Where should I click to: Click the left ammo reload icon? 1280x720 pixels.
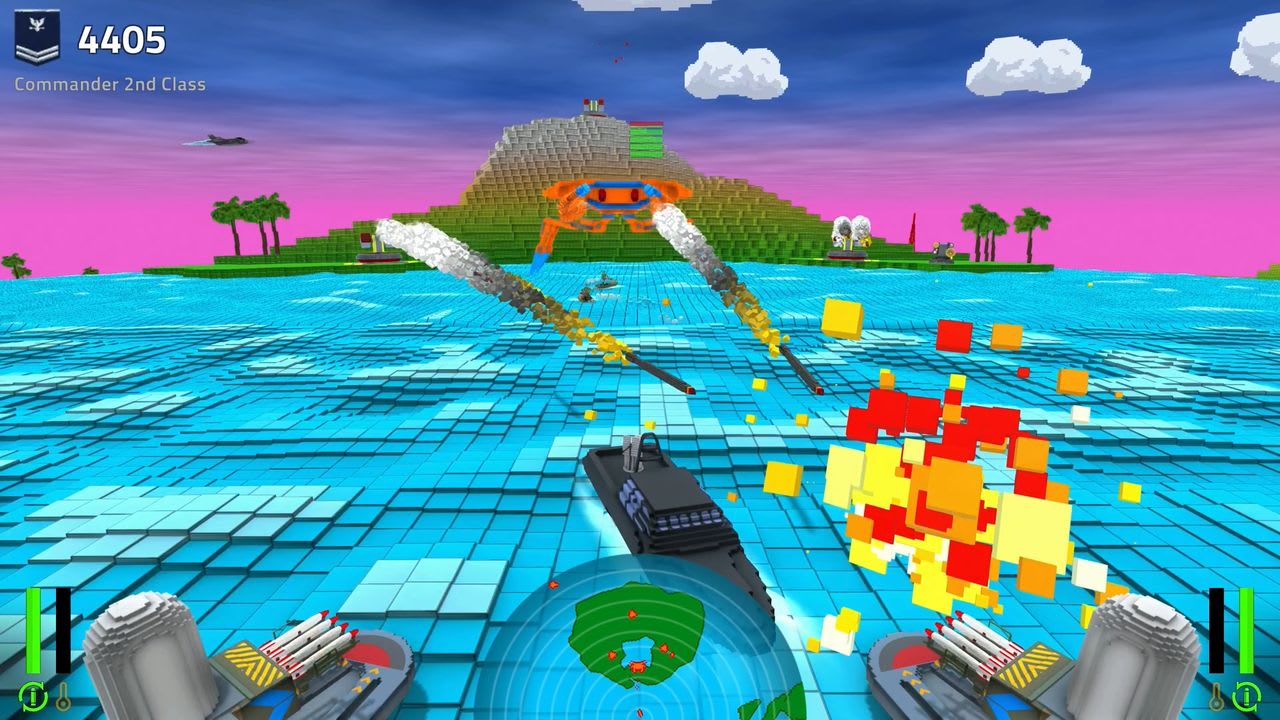click(x=32, y=697)
